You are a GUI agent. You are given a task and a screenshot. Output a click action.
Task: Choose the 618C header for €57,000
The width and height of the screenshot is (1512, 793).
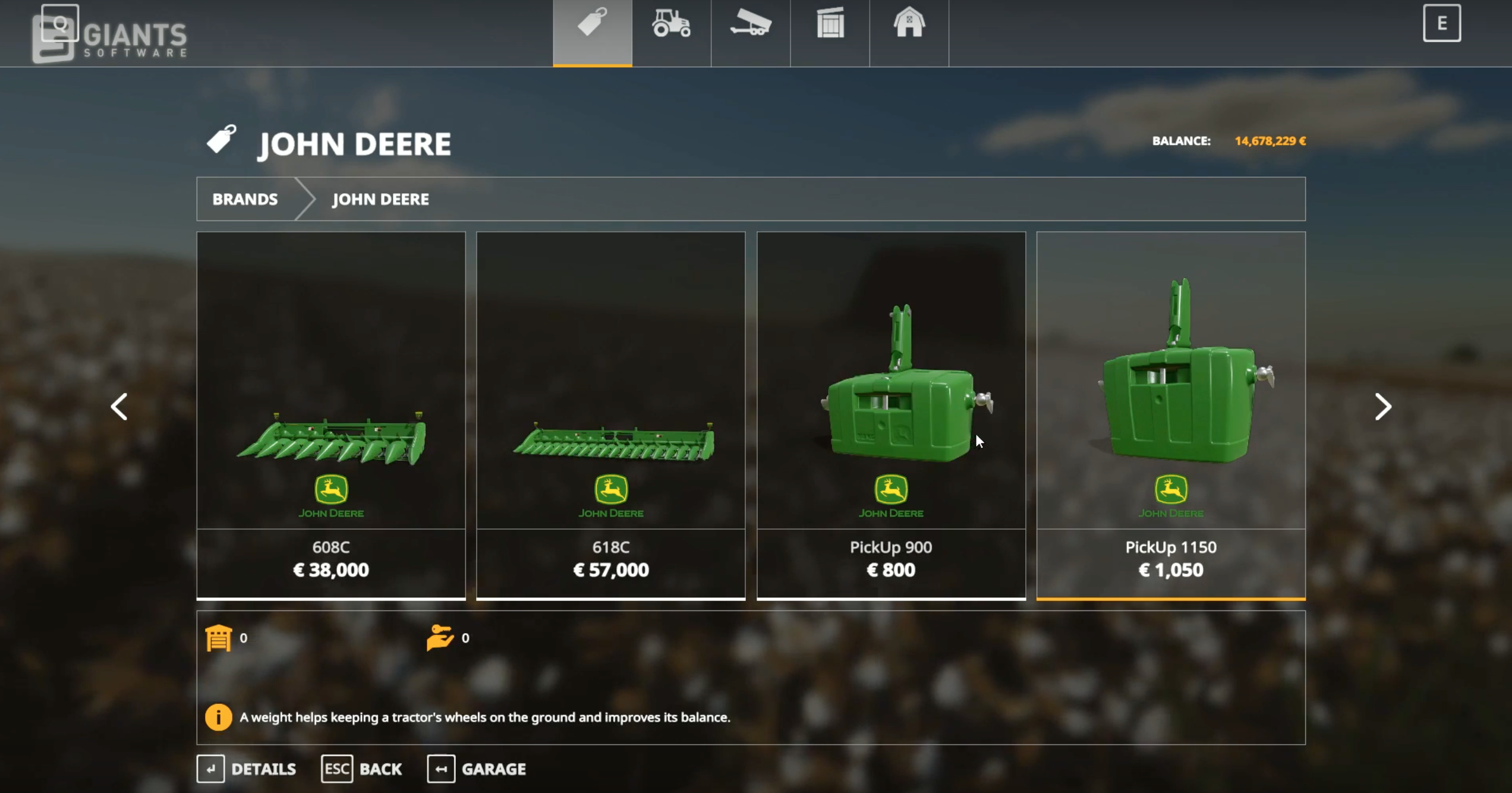[x=611, y=415]
